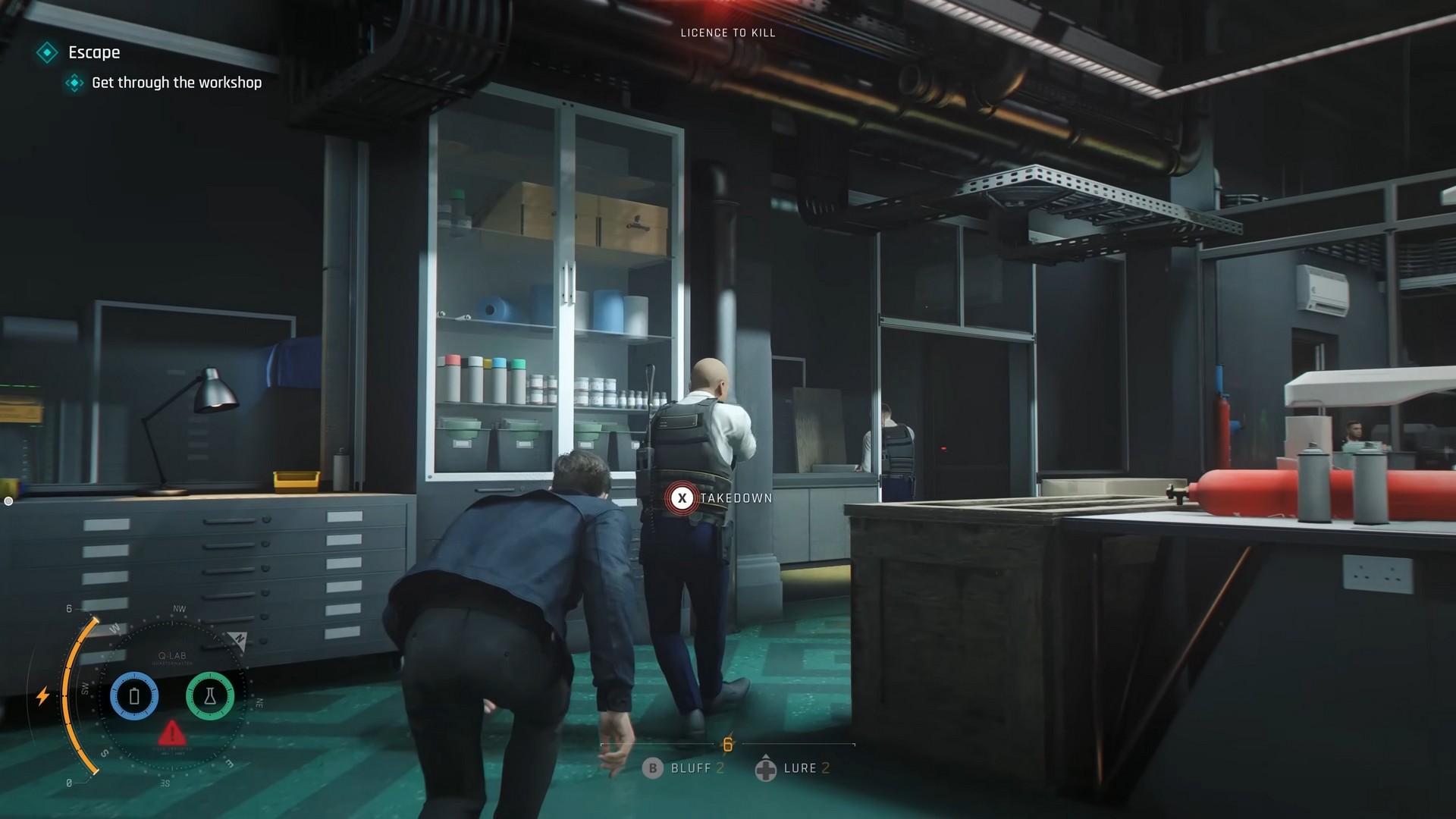Select the blue battery gadget icon

click(x=133, y=696)
